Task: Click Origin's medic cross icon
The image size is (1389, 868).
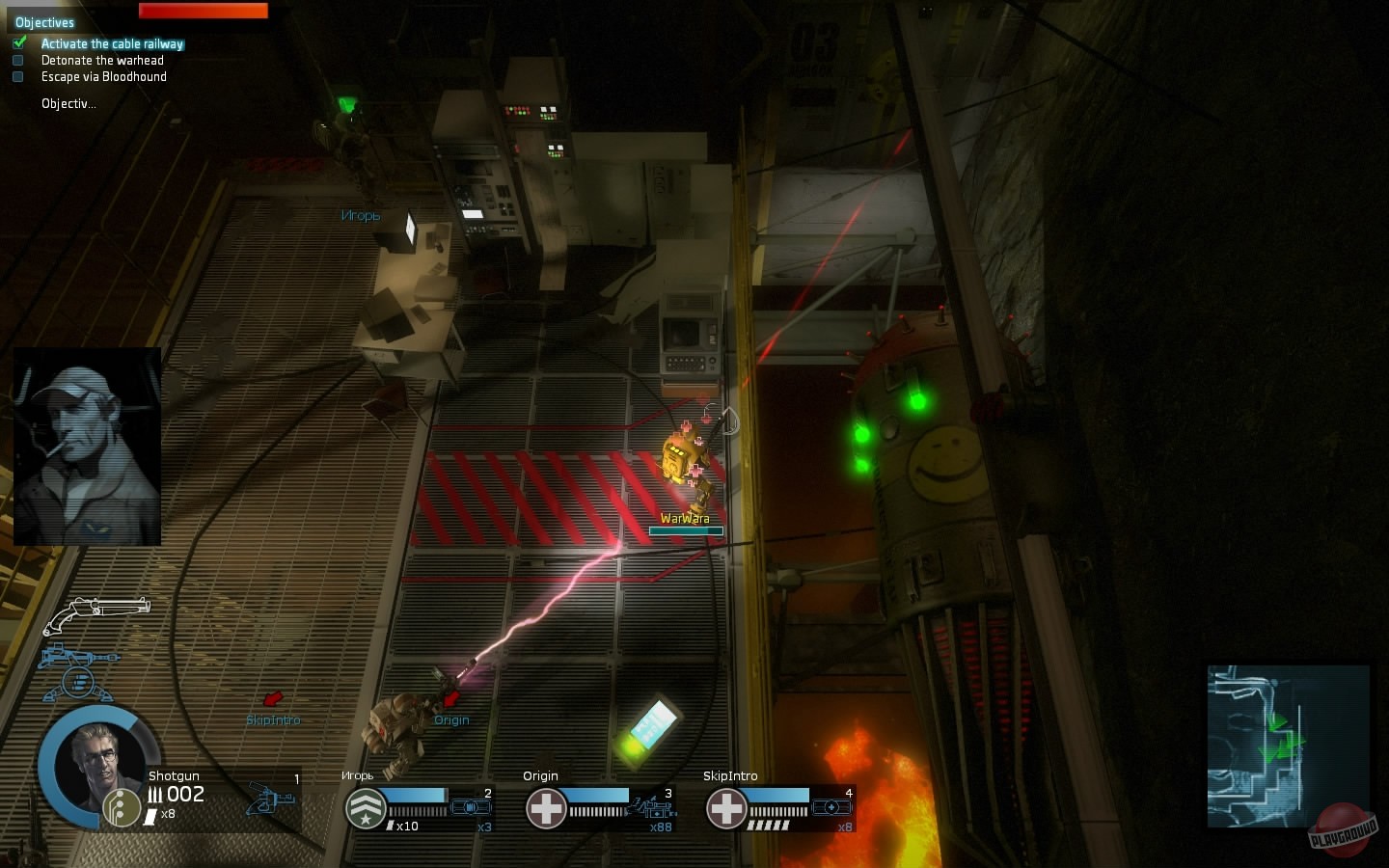Action: 547,808
